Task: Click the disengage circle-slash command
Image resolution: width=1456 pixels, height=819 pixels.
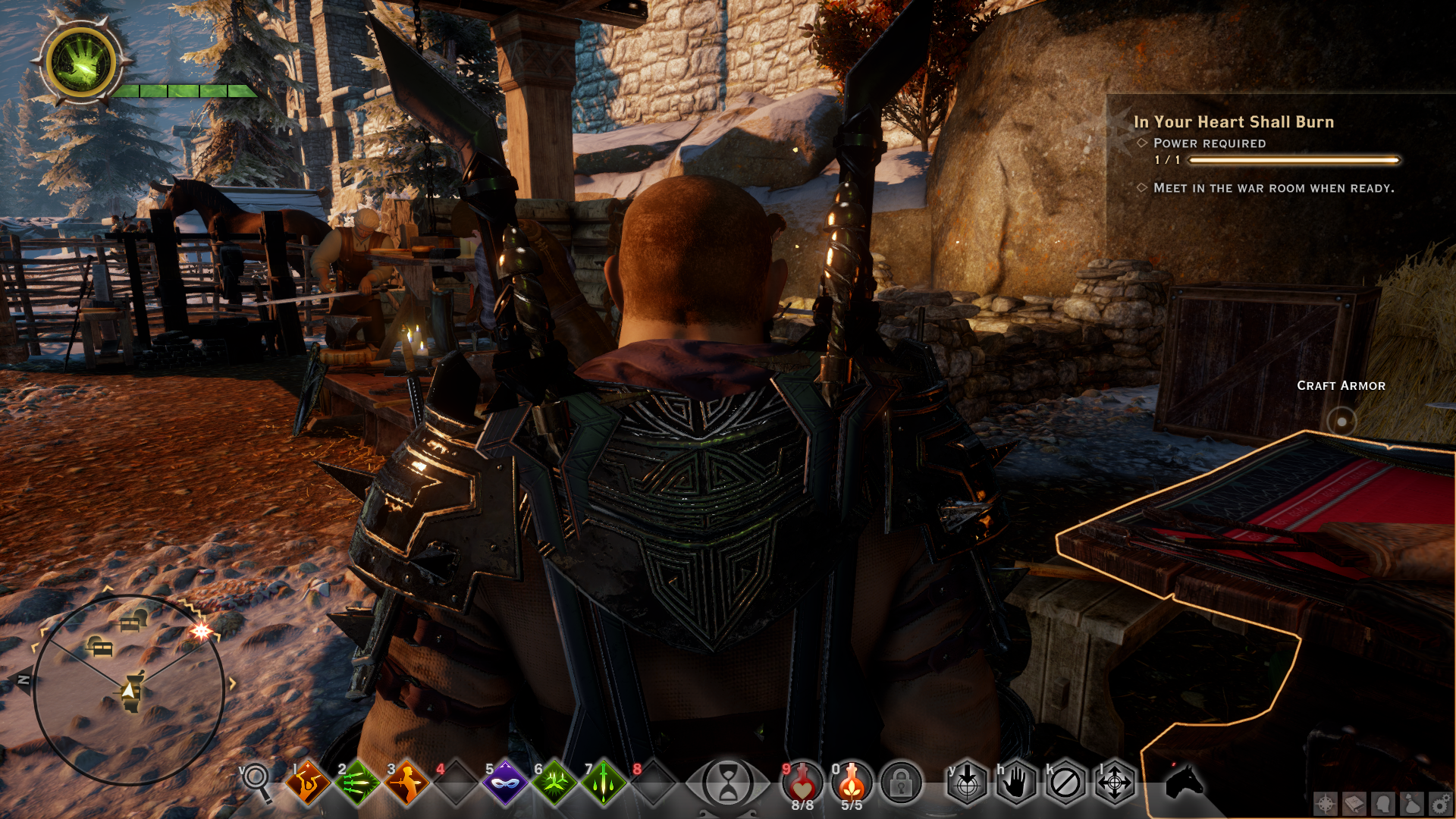Action: 1065,782
